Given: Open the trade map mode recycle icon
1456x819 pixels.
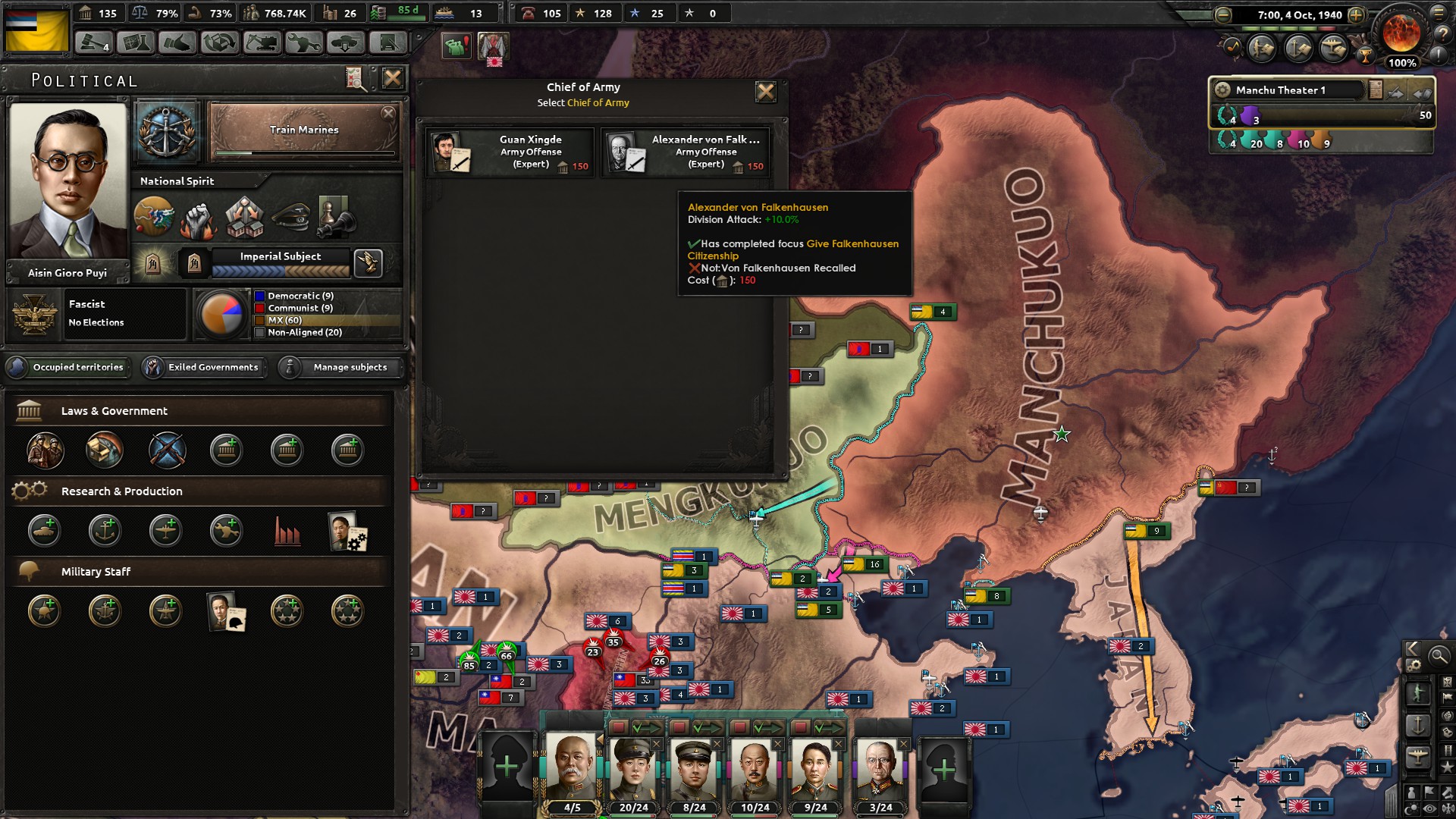Looking at the screenshot, I should 220,43.
